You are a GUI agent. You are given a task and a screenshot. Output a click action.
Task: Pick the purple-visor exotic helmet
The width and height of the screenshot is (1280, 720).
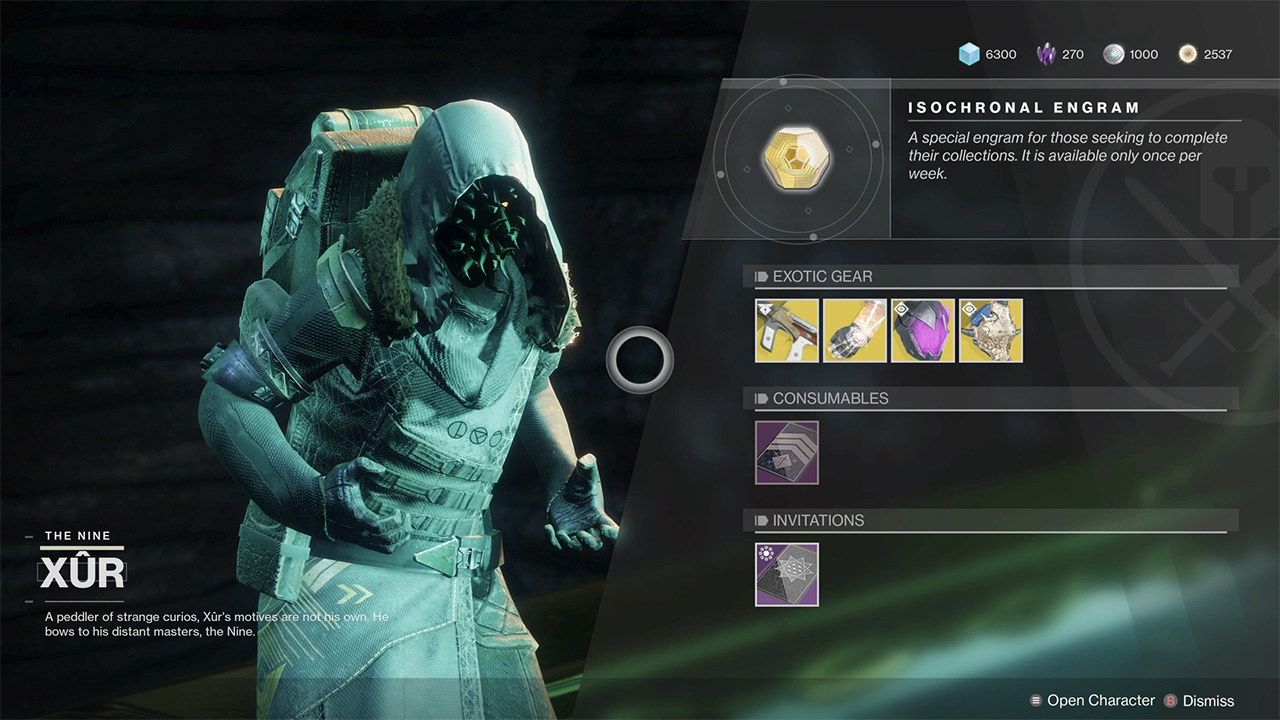(x=923, y=330)
